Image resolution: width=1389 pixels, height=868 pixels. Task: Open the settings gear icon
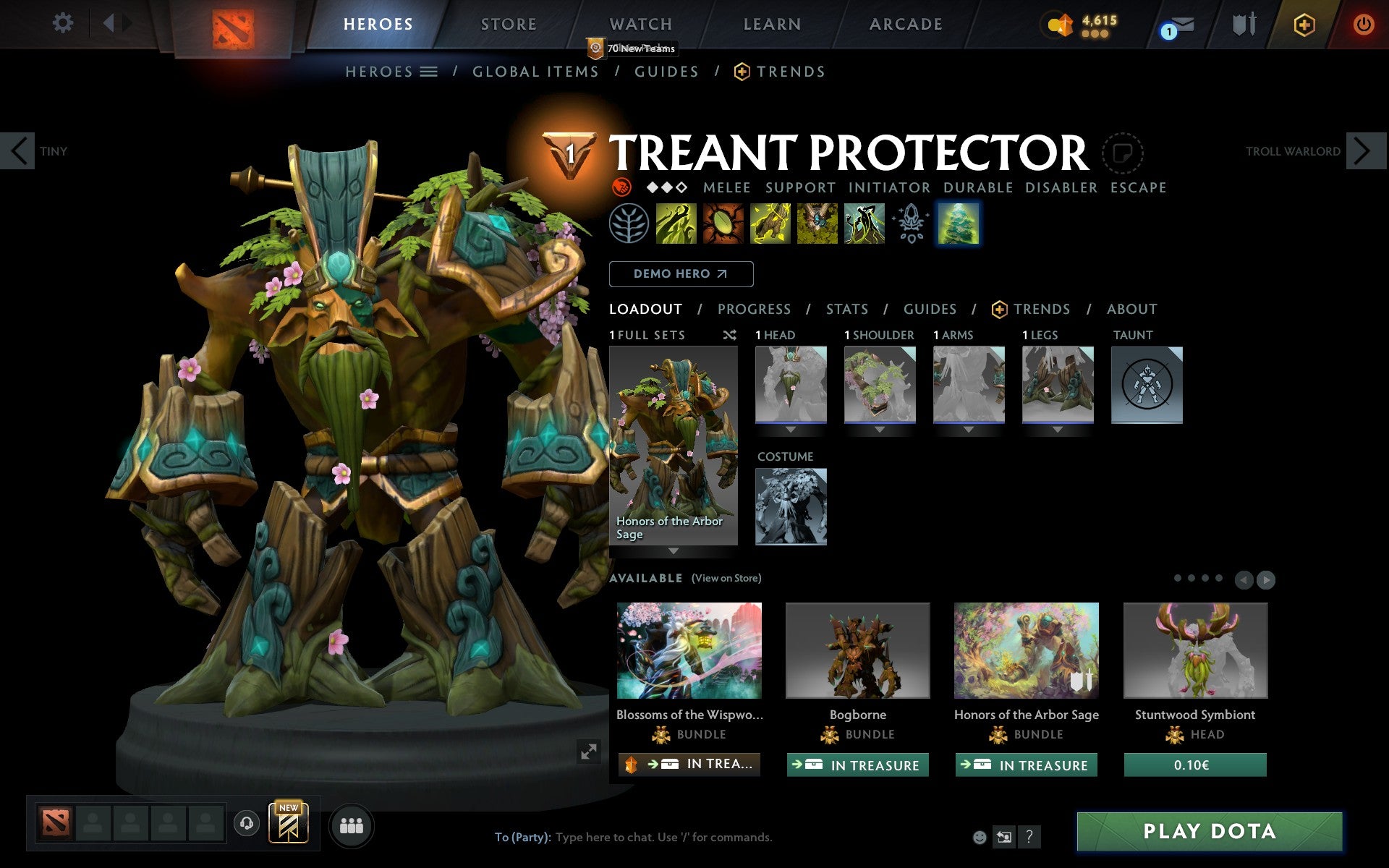pyautogui.click(x=64, y=23)
